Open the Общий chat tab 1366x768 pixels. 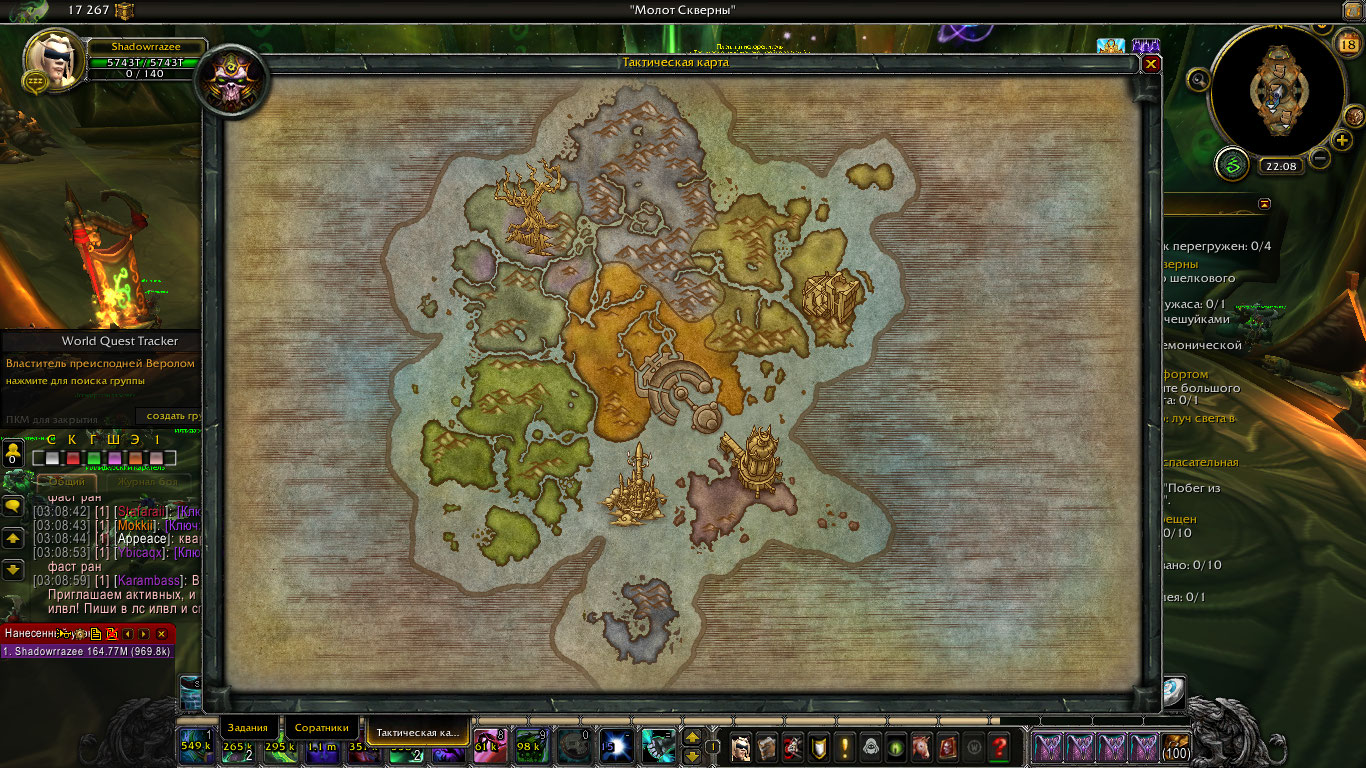(x=67, y=481)
